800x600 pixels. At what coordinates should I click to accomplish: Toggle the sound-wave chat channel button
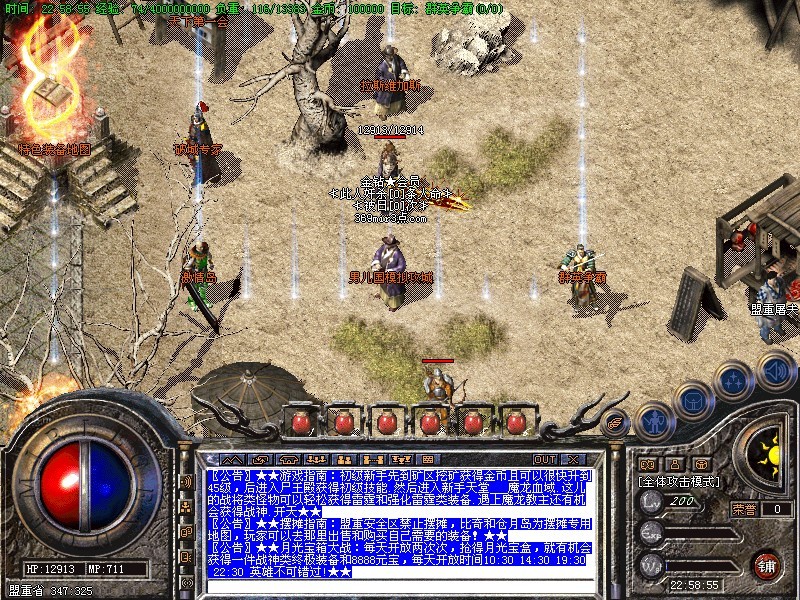point(186,481)
